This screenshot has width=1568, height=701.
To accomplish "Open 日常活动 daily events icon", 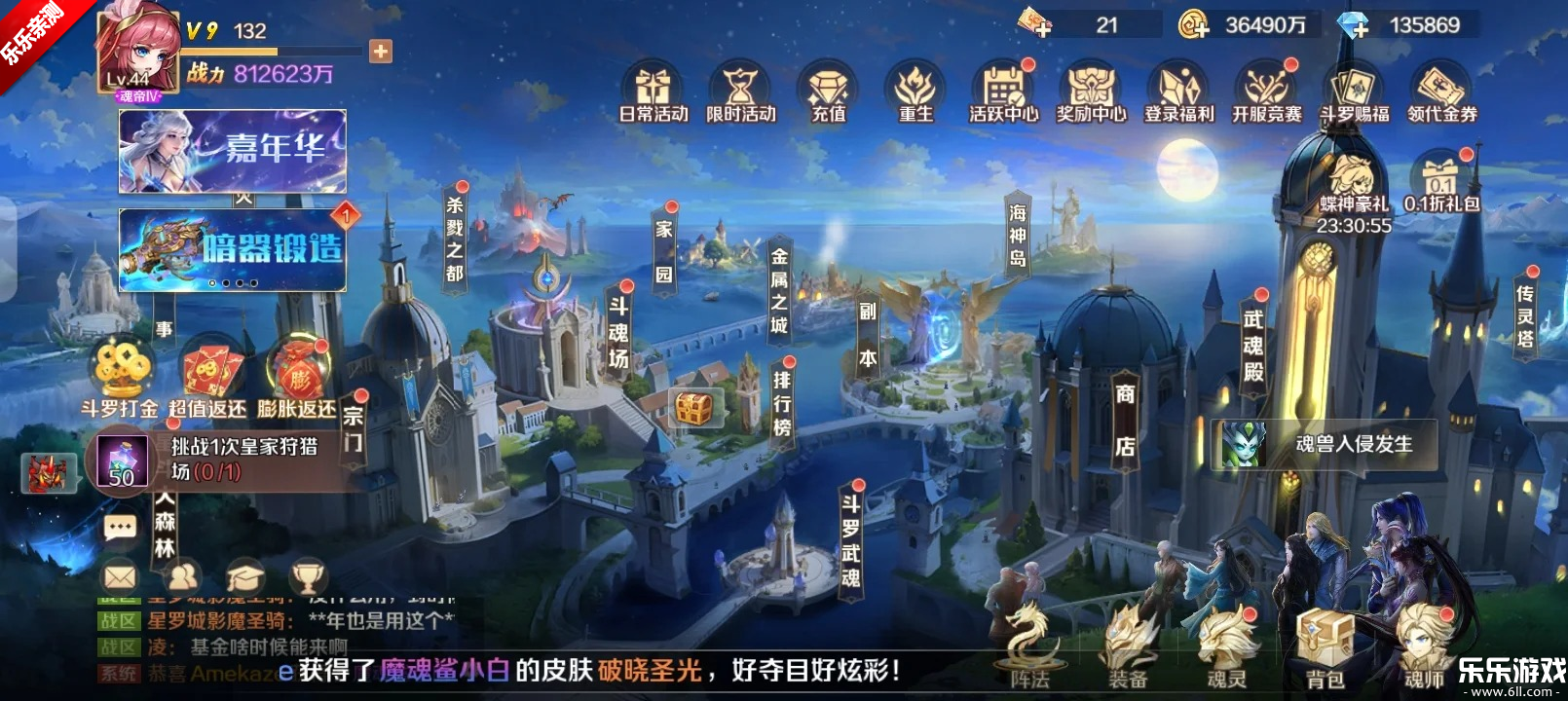I will coord(653,92).
